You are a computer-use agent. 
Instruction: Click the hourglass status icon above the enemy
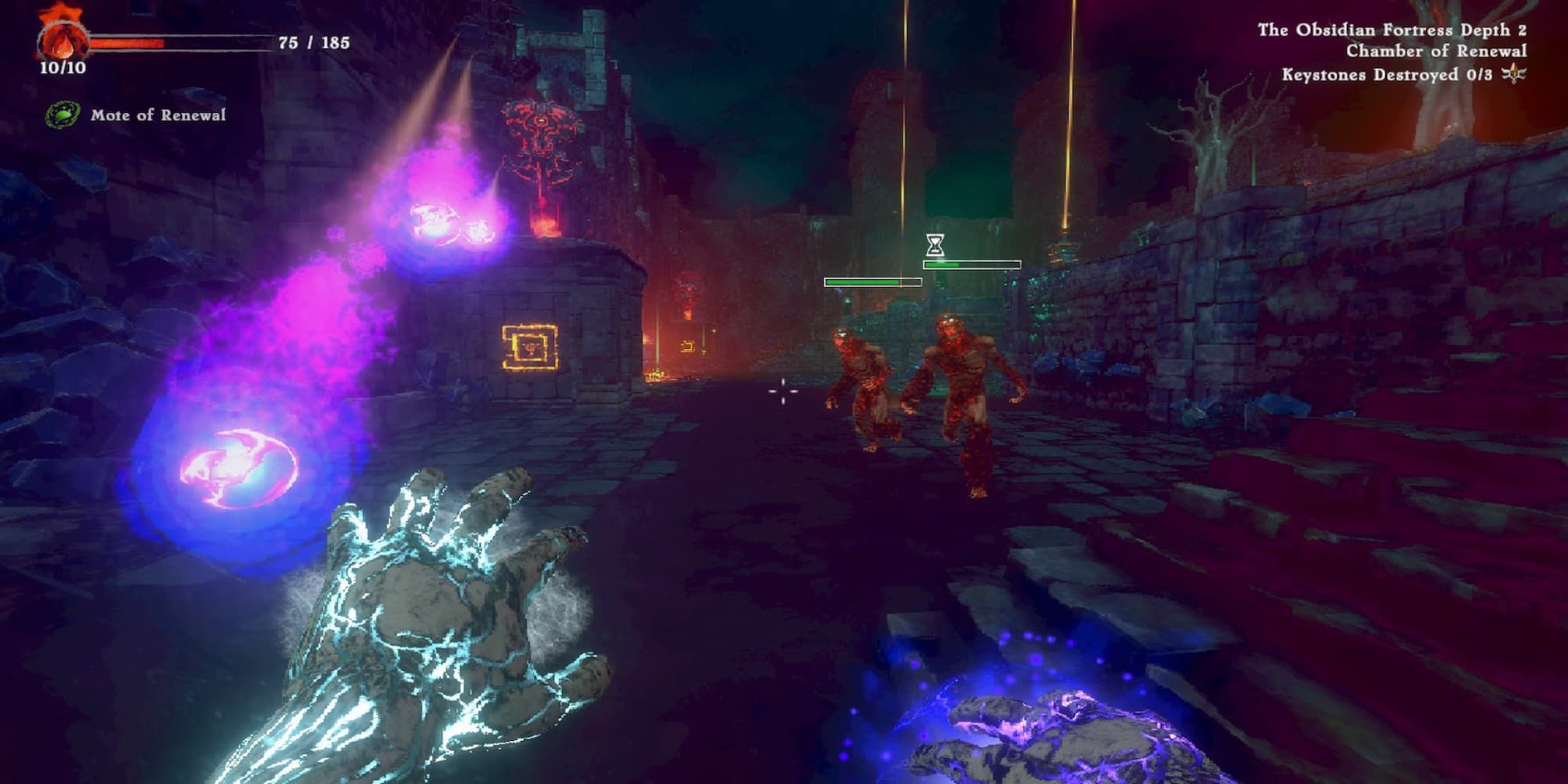tap(934, 245)
